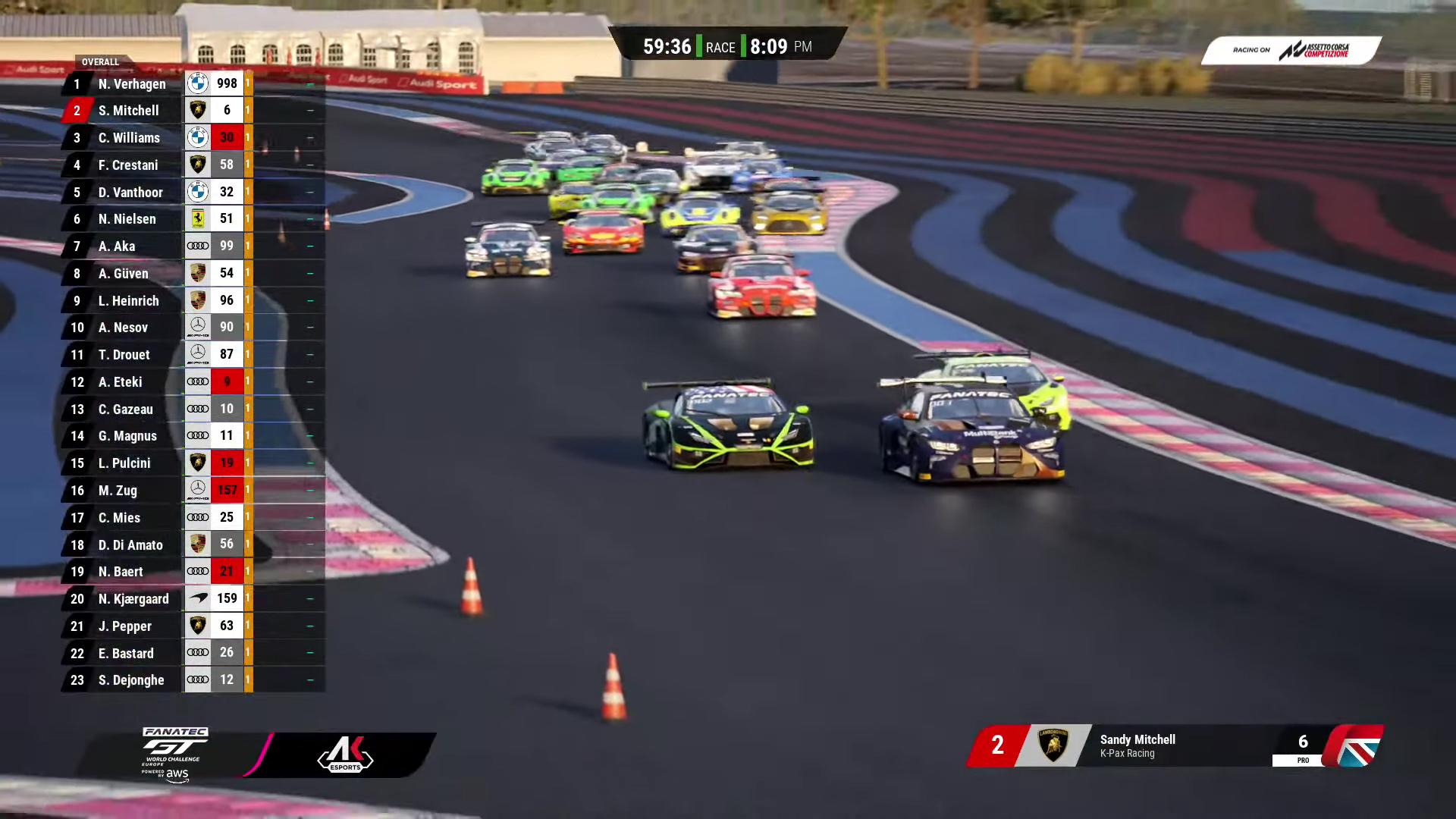Viewport: 1456px width, 819px height.
Task: Open the Sandy Mitchell driver info banner
Action: pyautogui.click(x=1174, y=746)
